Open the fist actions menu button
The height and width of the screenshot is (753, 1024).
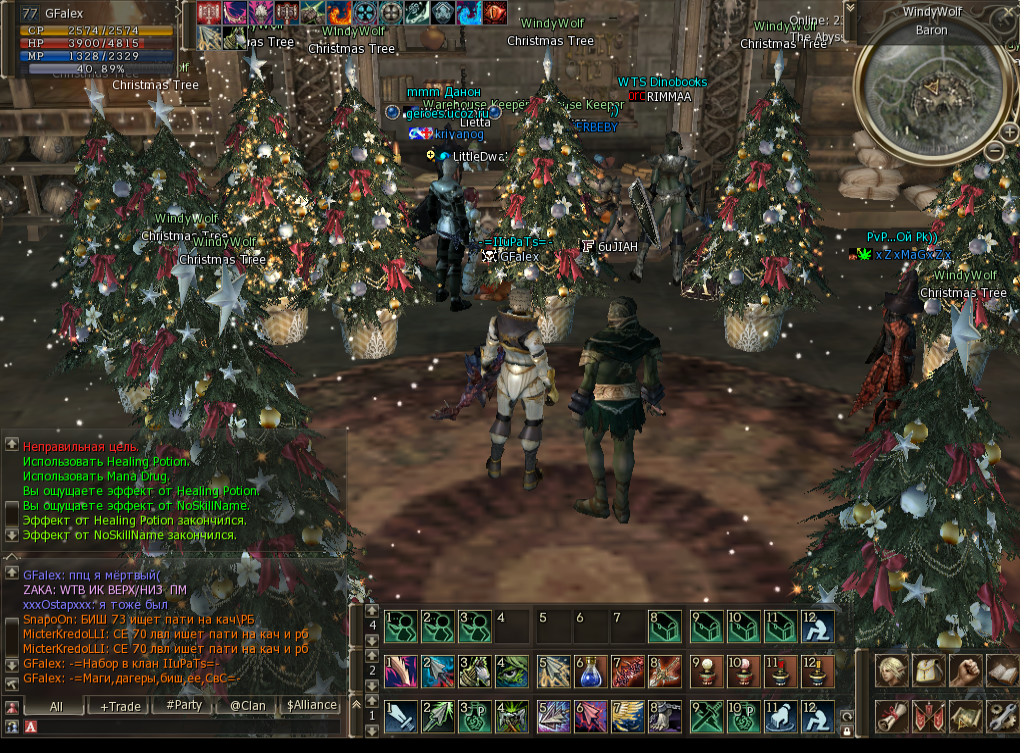(x=964, y=670)
